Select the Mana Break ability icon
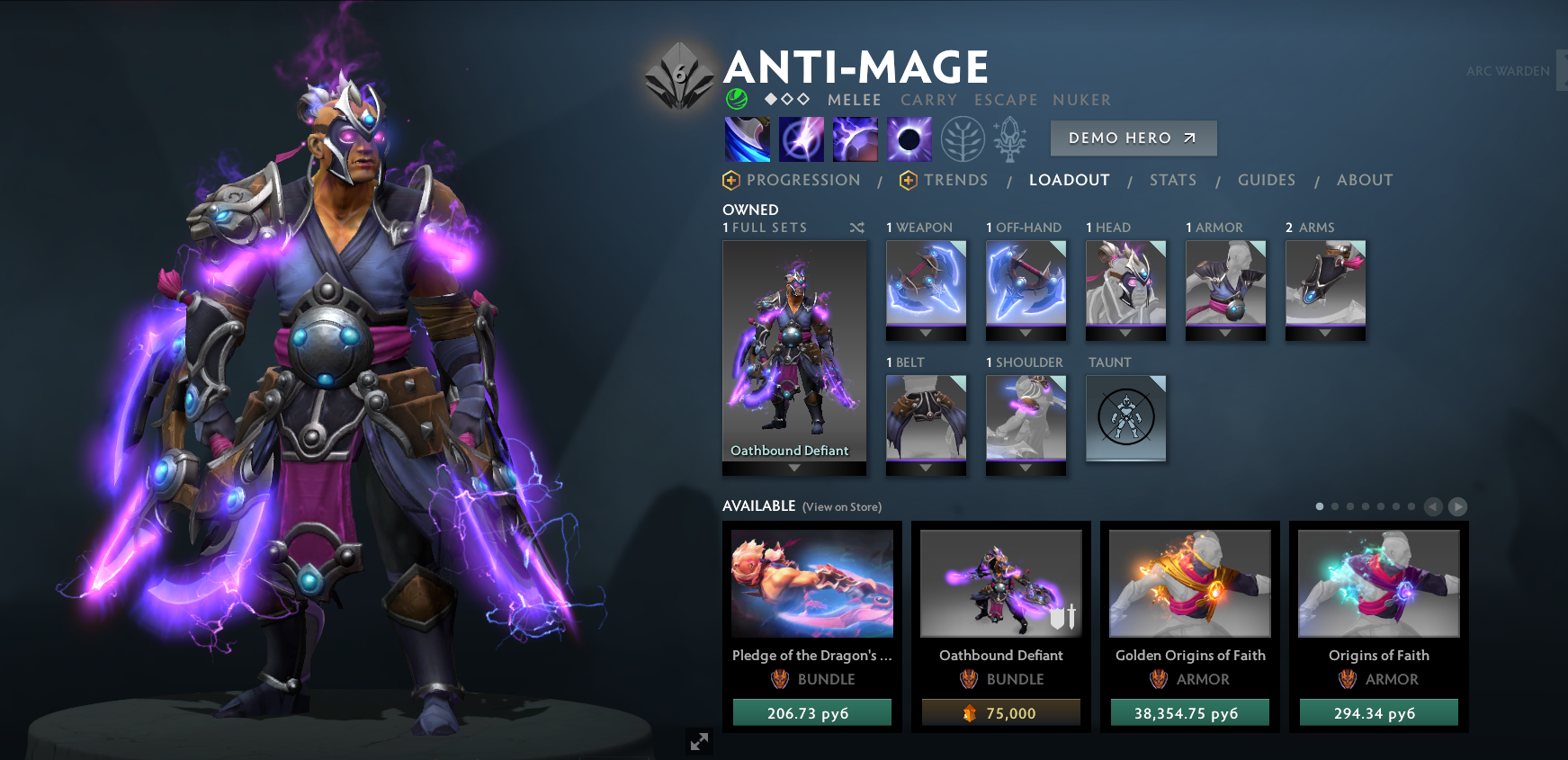This screenshot has width=1568, height=760. 747,138
